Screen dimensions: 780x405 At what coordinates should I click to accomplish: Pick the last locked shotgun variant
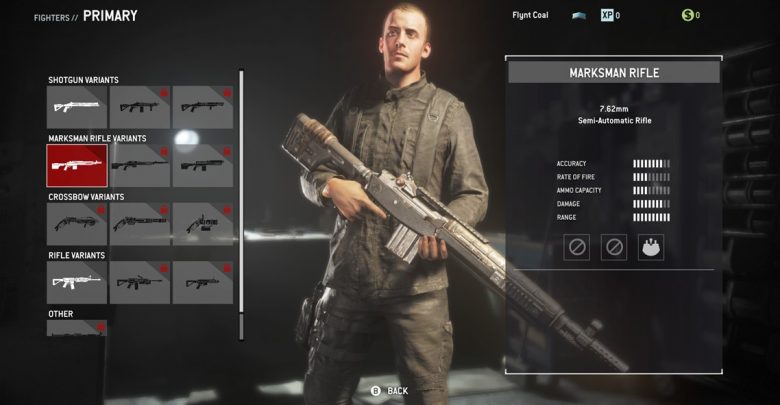tap(203, 107)
